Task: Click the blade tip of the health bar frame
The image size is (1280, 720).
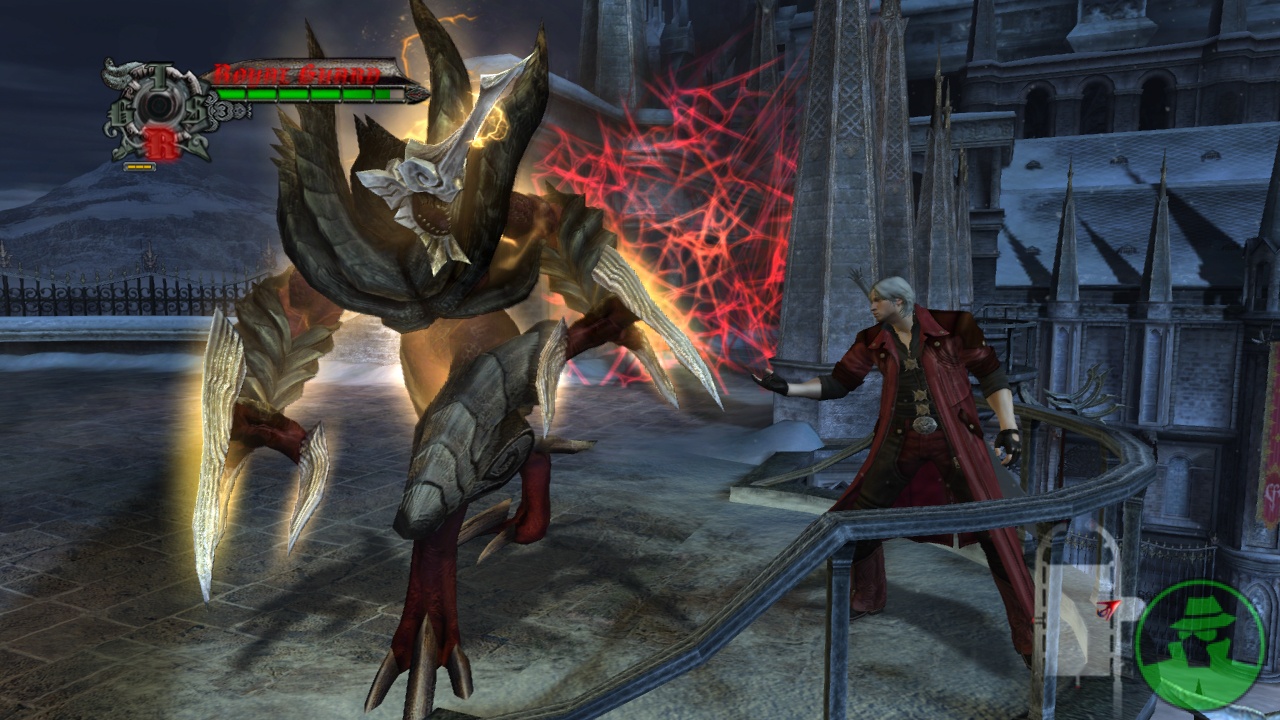Action: click(x=416, y=95)
